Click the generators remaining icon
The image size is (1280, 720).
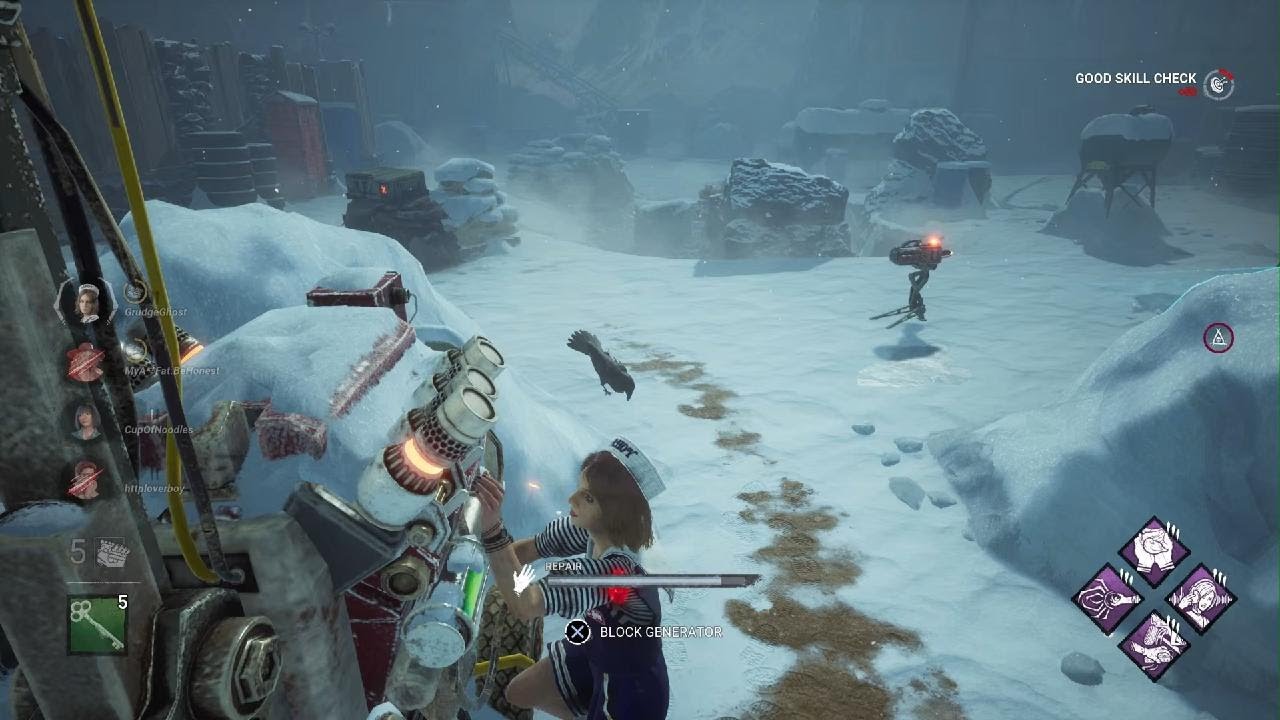point(110,552)
